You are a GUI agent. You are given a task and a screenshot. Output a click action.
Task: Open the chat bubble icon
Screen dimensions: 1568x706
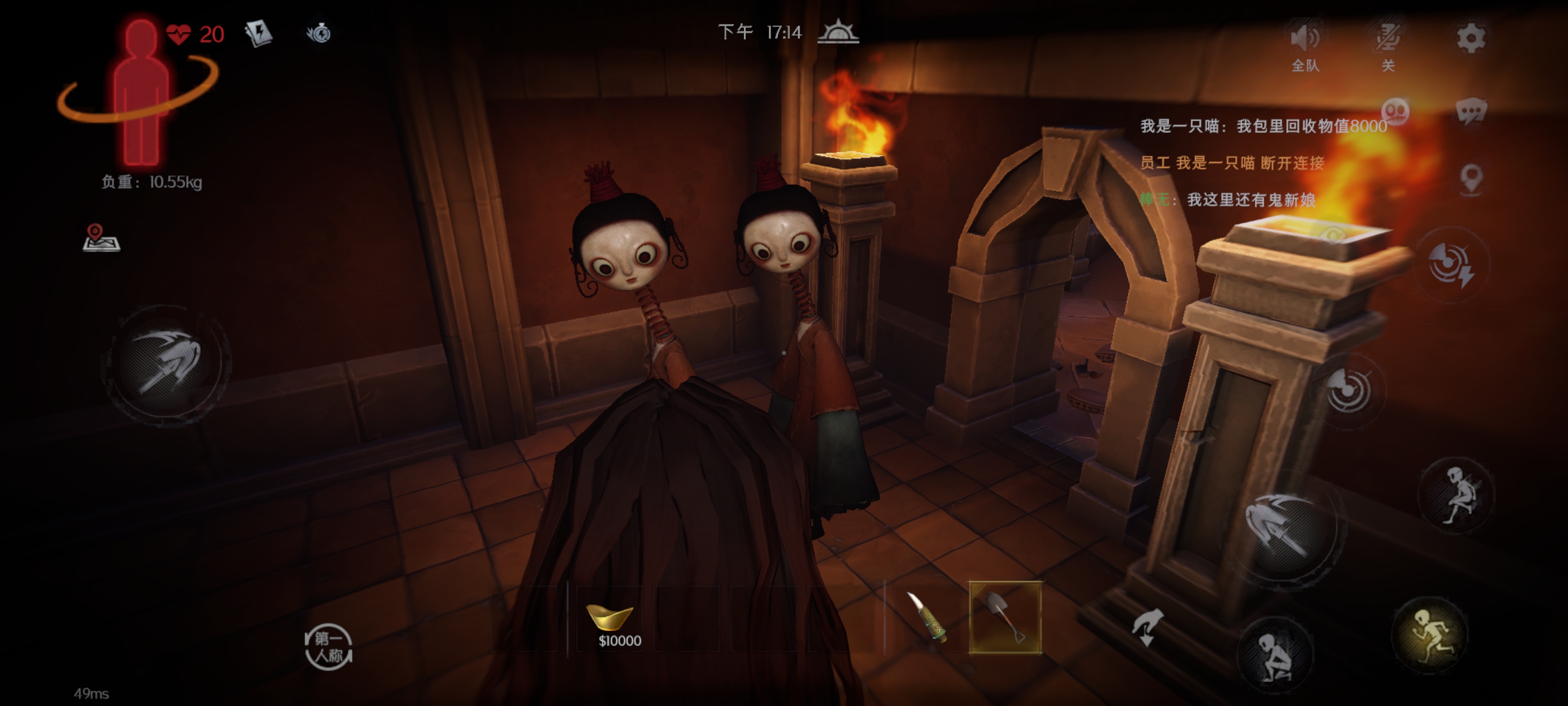(x=1471, y=112)
